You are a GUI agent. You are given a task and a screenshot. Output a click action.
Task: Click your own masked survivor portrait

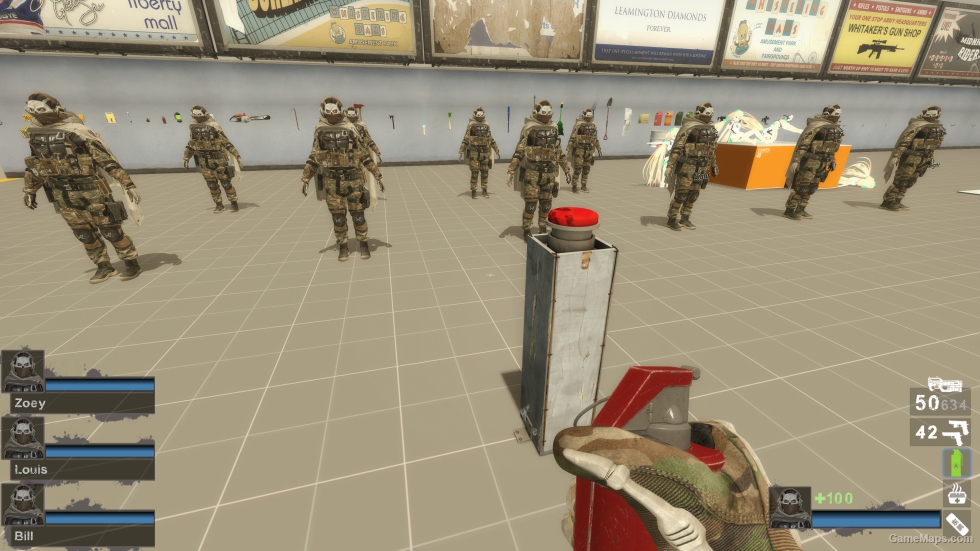coord(789,508)
